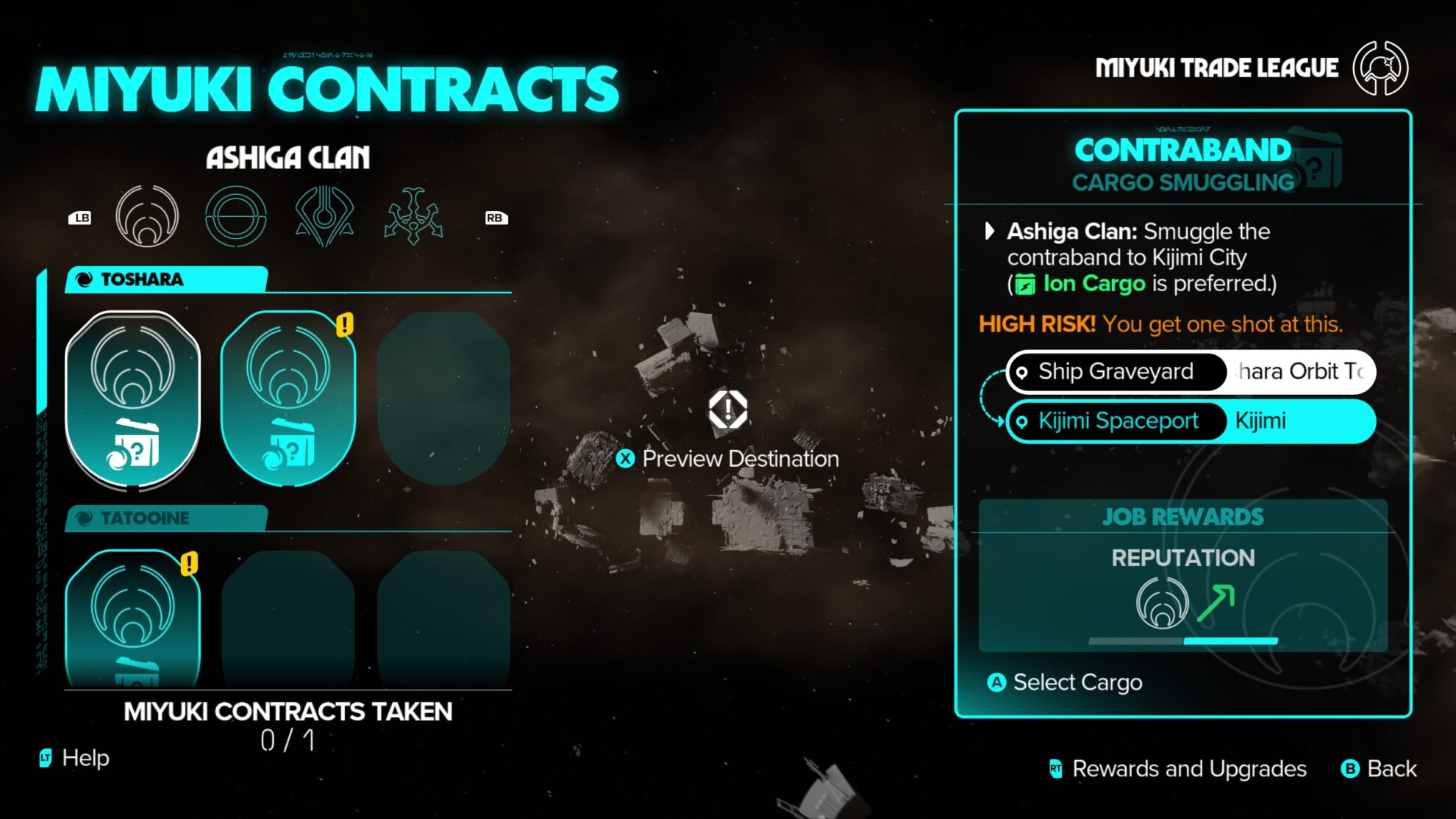Select the highlighted Toshara contract card
The image size is (1456, 819).
133,397
